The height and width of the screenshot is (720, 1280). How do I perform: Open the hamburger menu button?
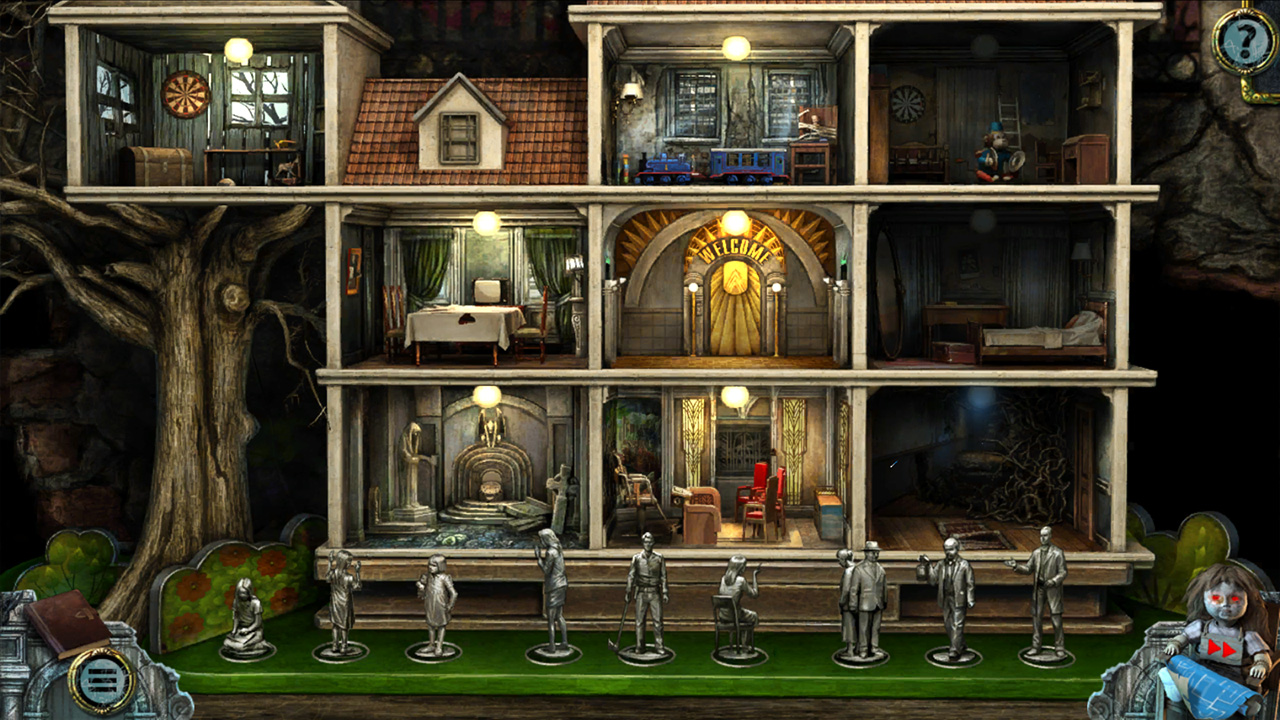coord(102,681)
